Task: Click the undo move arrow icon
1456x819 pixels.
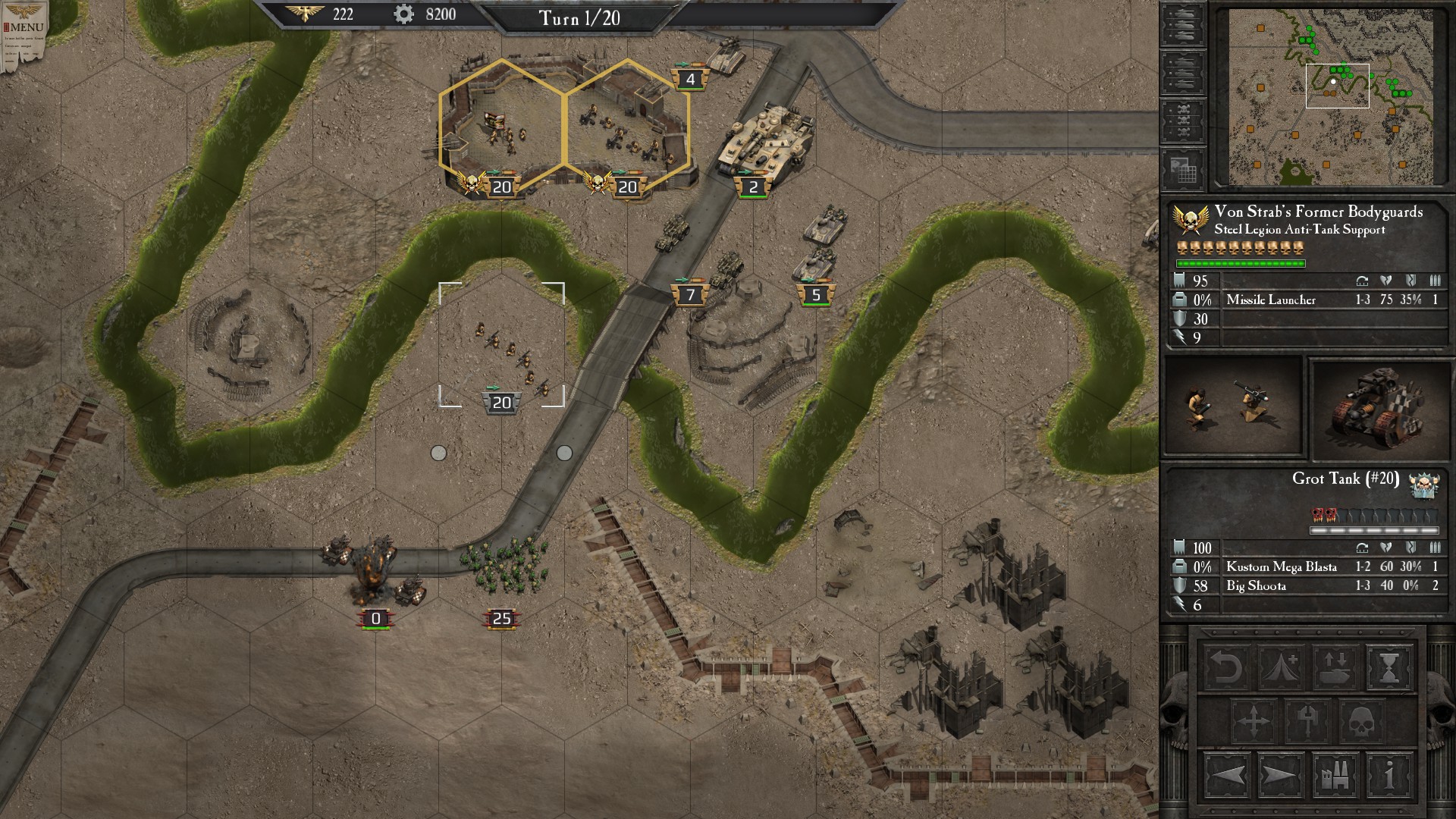Action: [x=1226, y=667]
